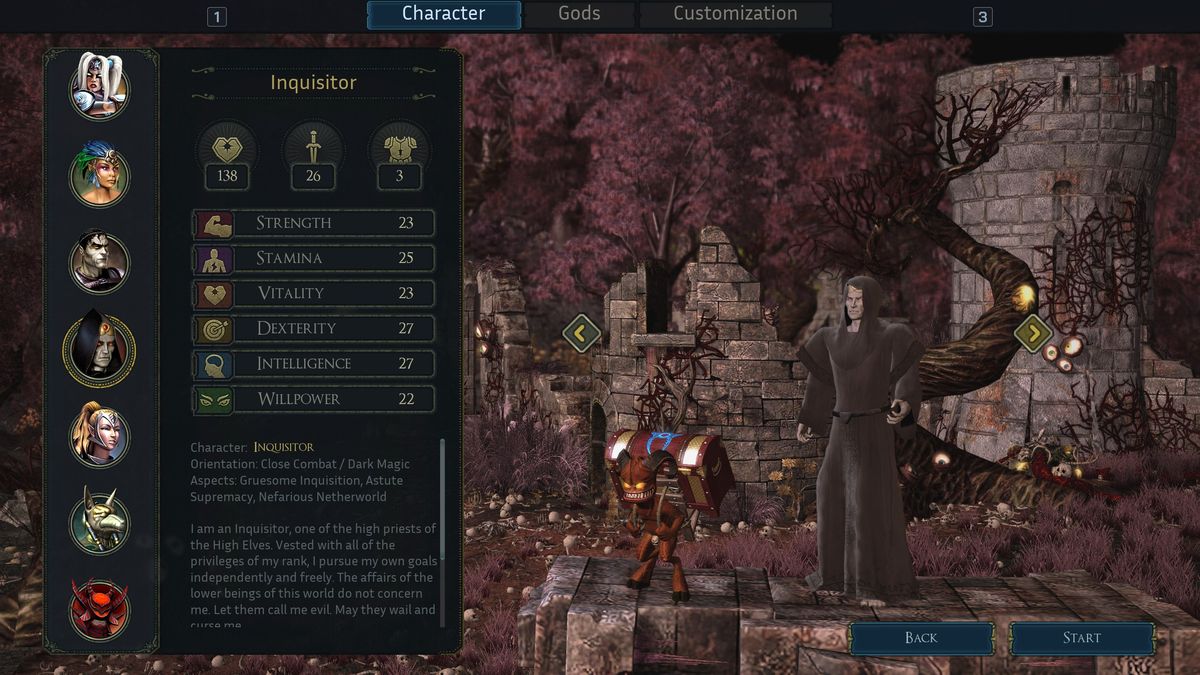Choose the blonde High Elf portrait
The image size is (1200, 675).
[99, 435]
